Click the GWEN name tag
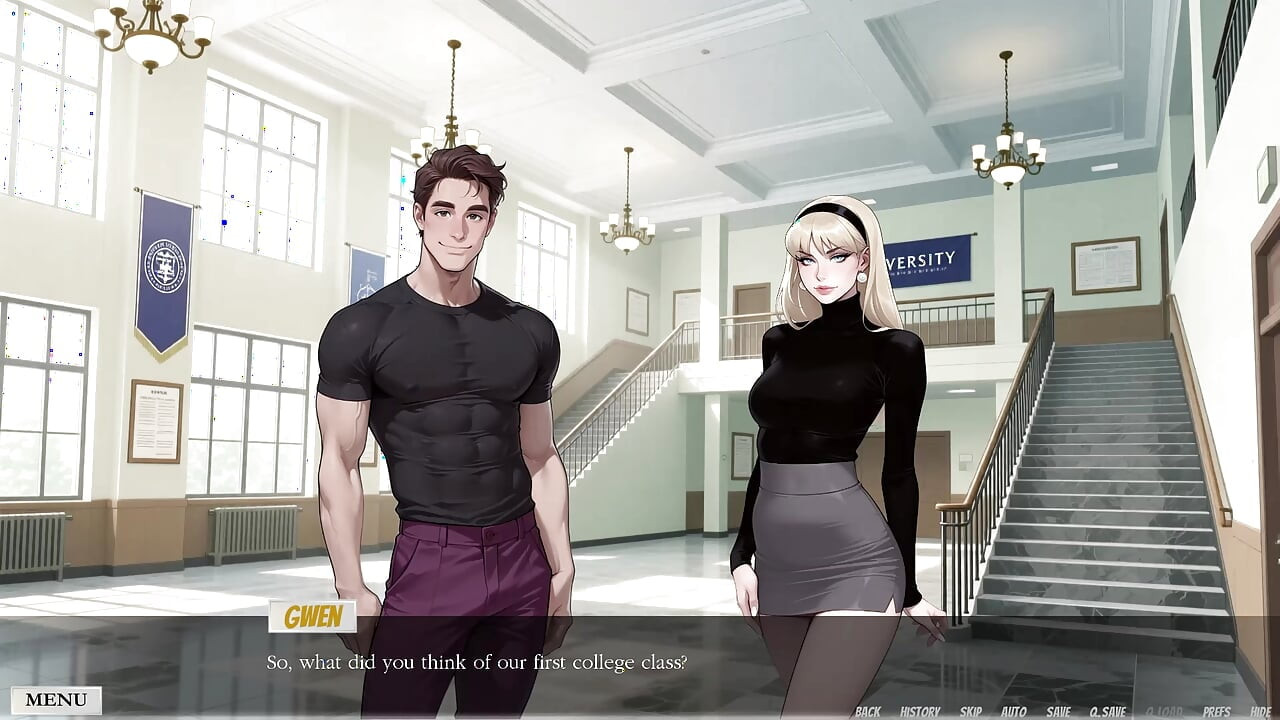The image size is (1280, 720). tap(314, 617)
